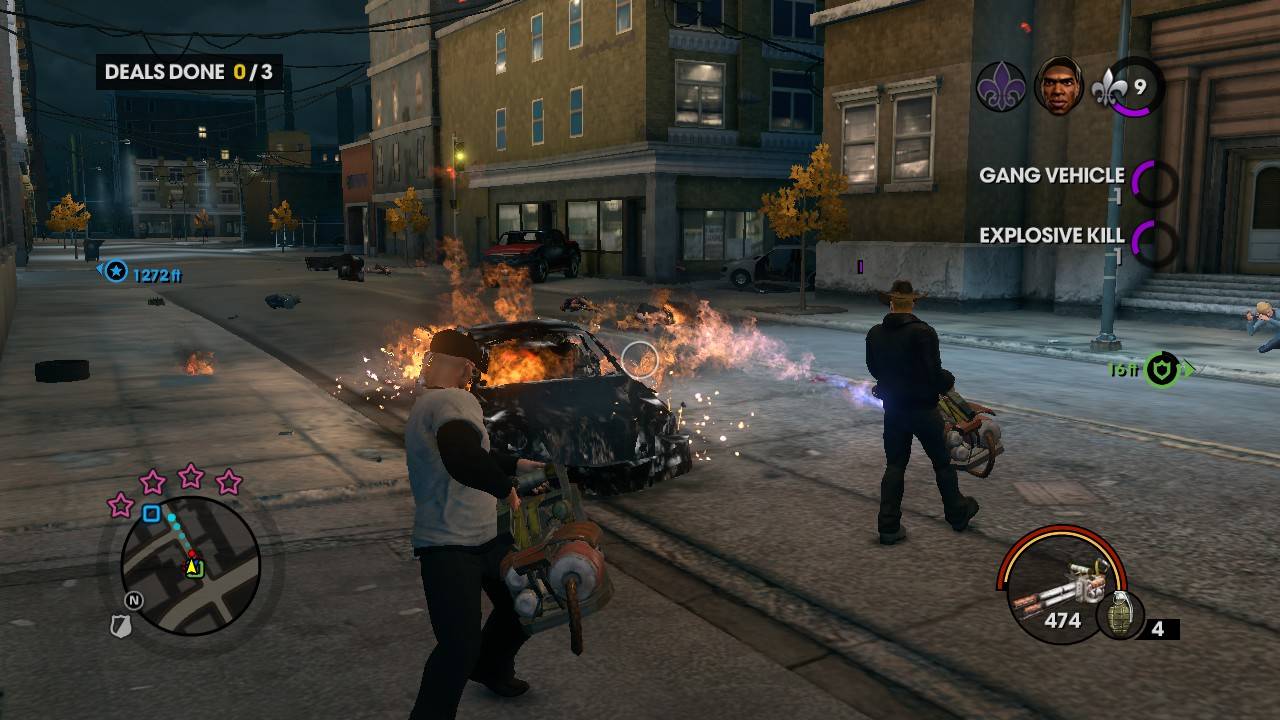1280x720 pixels.
Task: Click the respect level fleur-de-lis meter
Action: [1127, 87]
